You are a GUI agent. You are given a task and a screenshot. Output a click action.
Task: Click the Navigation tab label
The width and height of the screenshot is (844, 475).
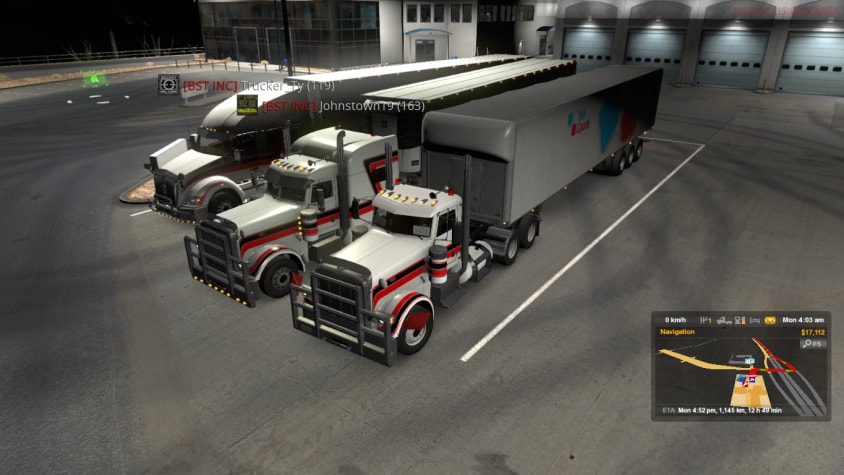[678, 332]
